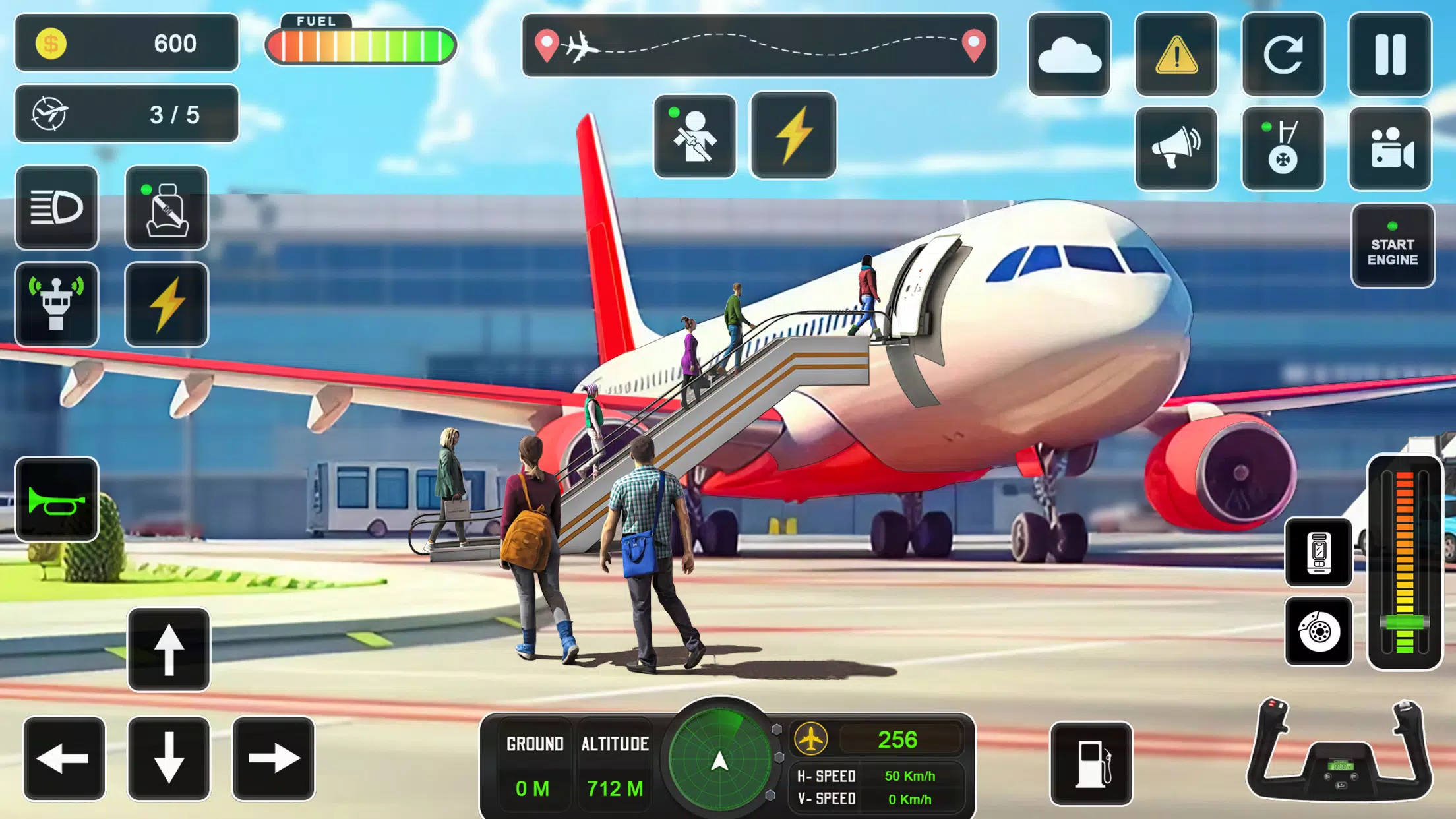Screen dimensions: 1456x819
Task: Click the right arrow control
Action: click(273, 758)
